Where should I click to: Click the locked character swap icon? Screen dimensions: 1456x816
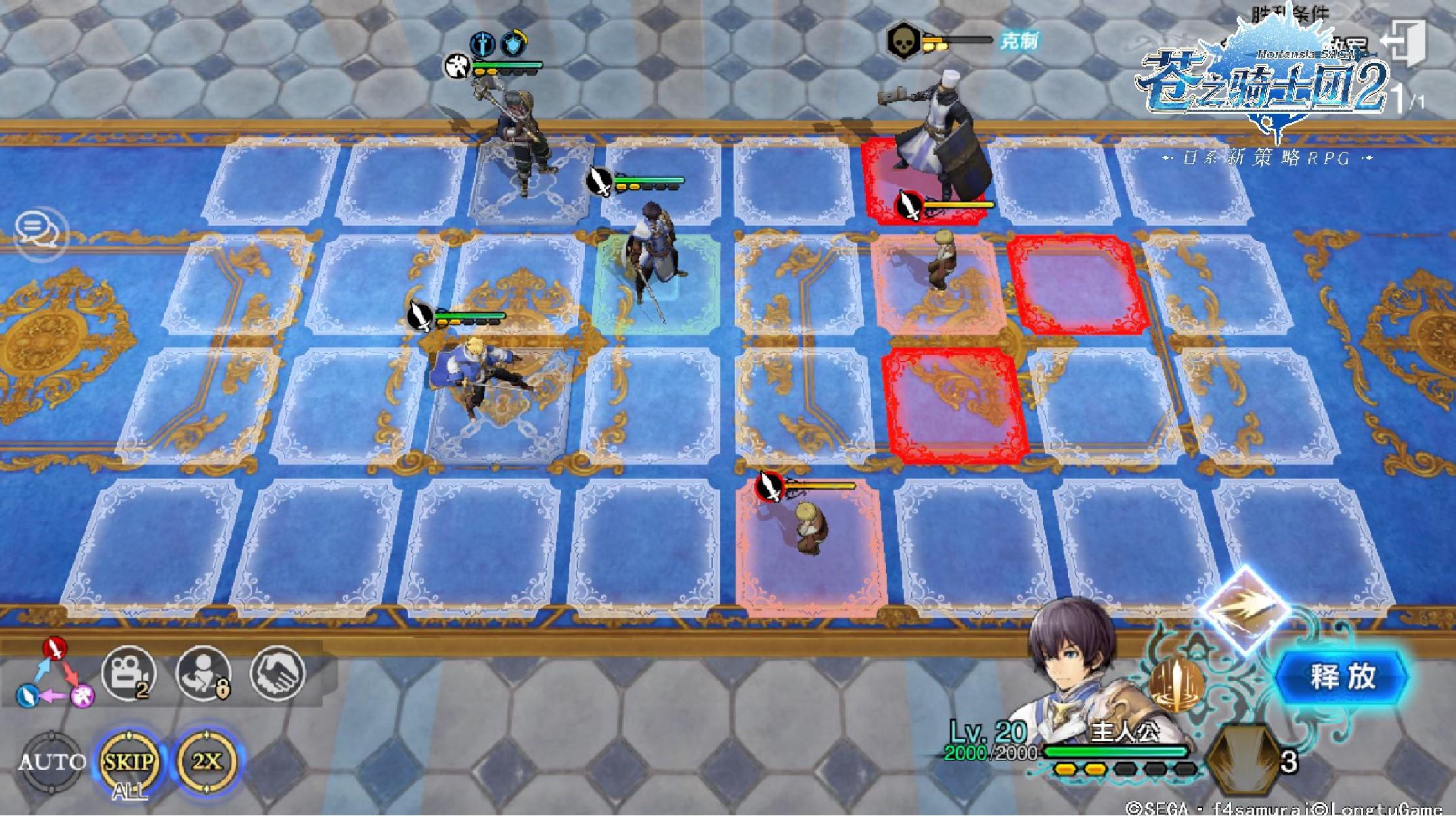coord(204,673)
